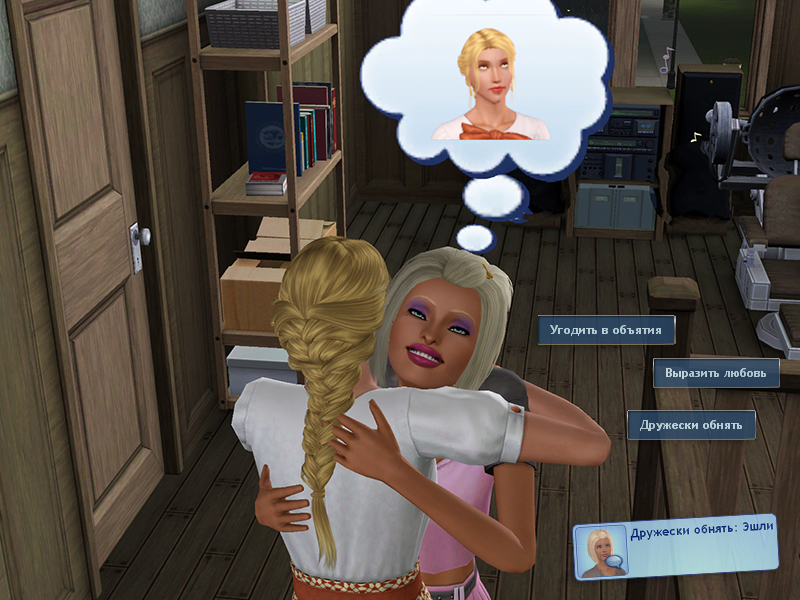Image resolution: width=800 pixels, height=600 pixels.
Task: Choose the "Угодить в объятия" interaction
Action: coord(606,330)
